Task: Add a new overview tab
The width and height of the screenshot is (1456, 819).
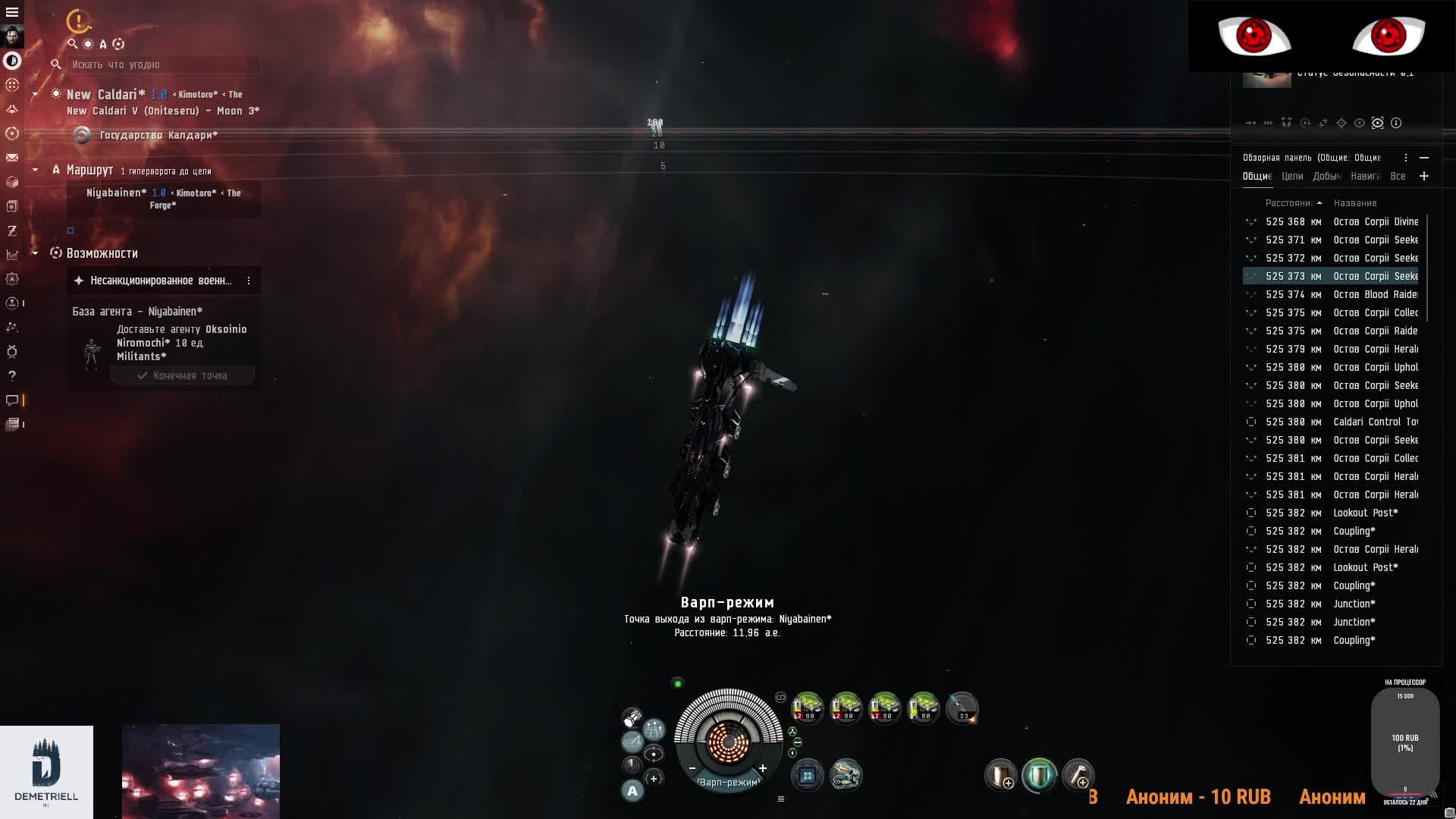Action: [x=1424, y=177]
